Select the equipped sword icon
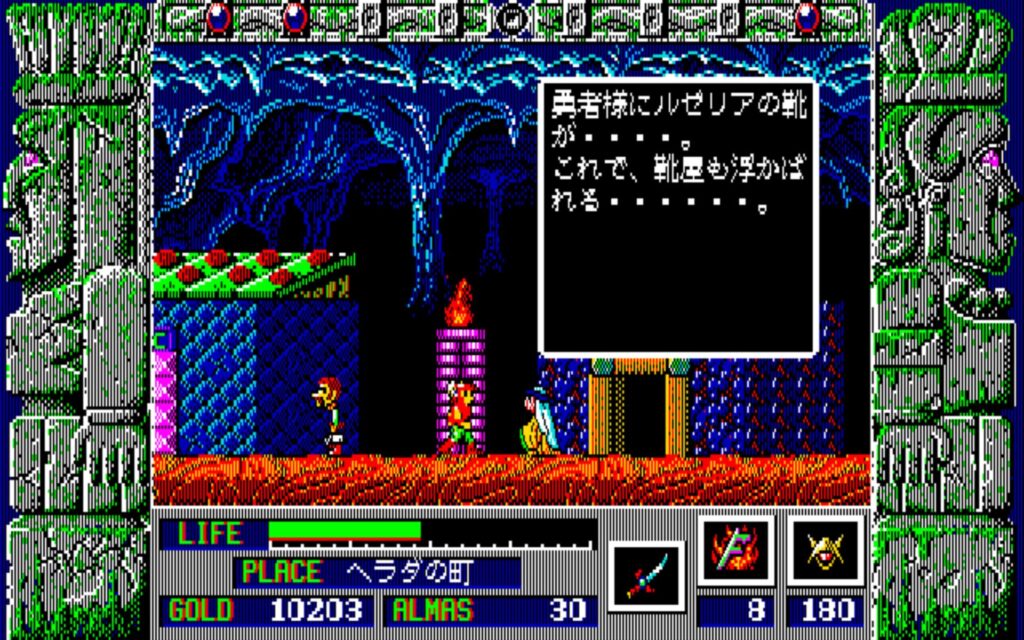This screenshot has height=640, width=1024. point(645,575)
